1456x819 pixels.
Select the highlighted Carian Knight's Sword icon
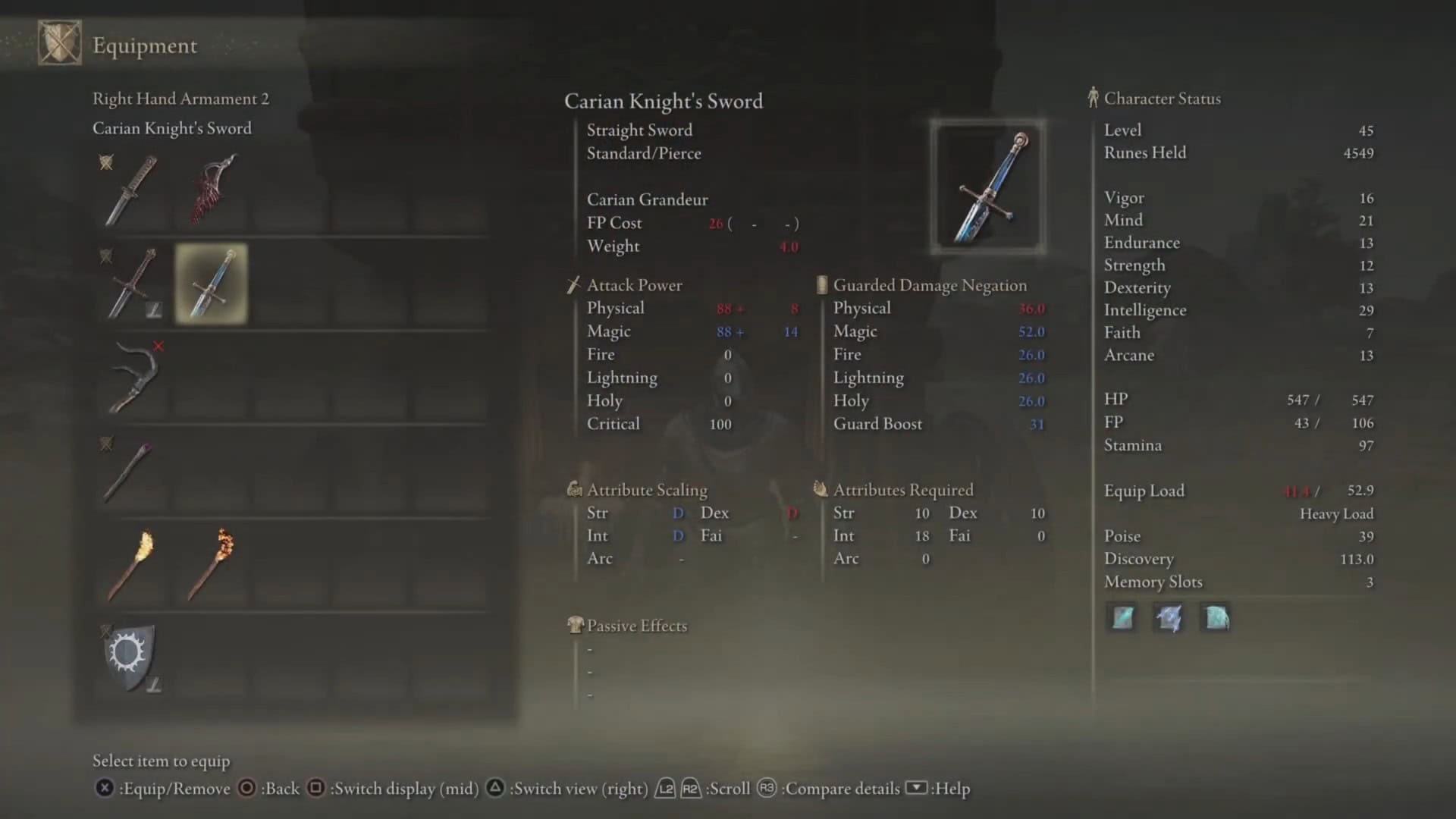[x=210, y=283]
